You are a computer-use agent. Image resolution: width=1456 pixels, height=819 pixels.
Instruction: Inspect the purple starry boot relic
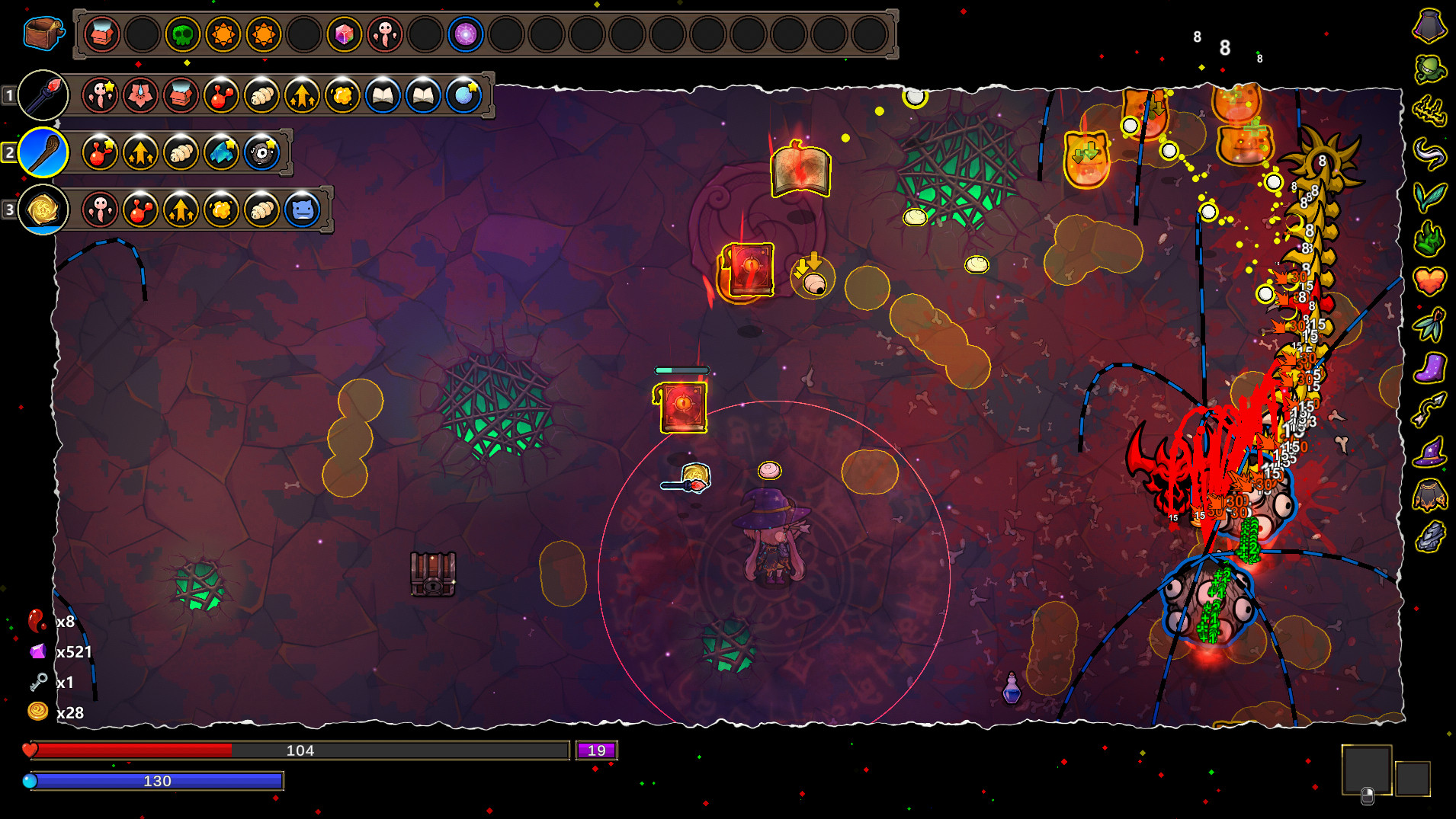pos(1429,368)
